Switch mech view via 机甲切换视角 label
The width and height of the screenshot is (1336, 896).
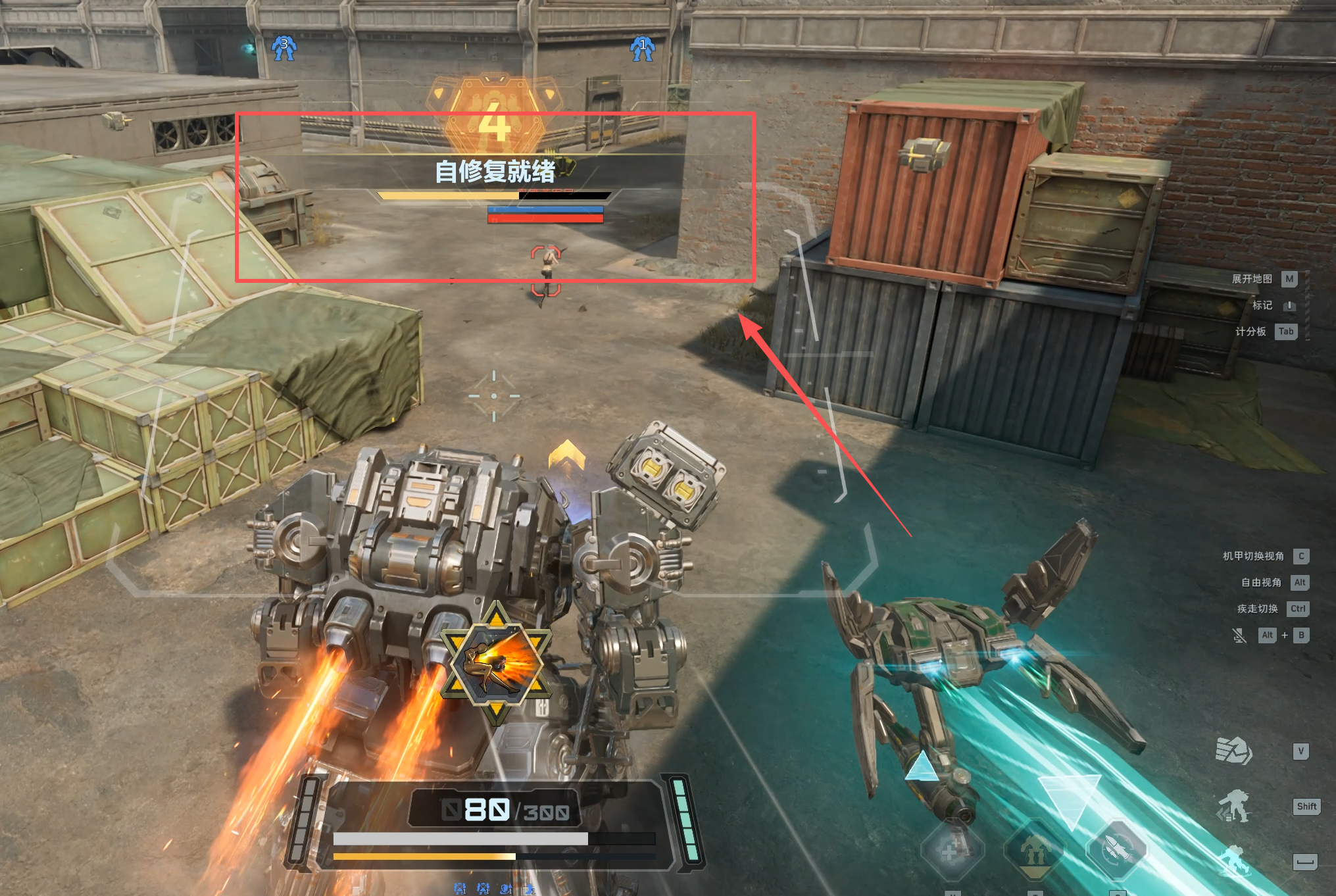(x=1253, y=557)
